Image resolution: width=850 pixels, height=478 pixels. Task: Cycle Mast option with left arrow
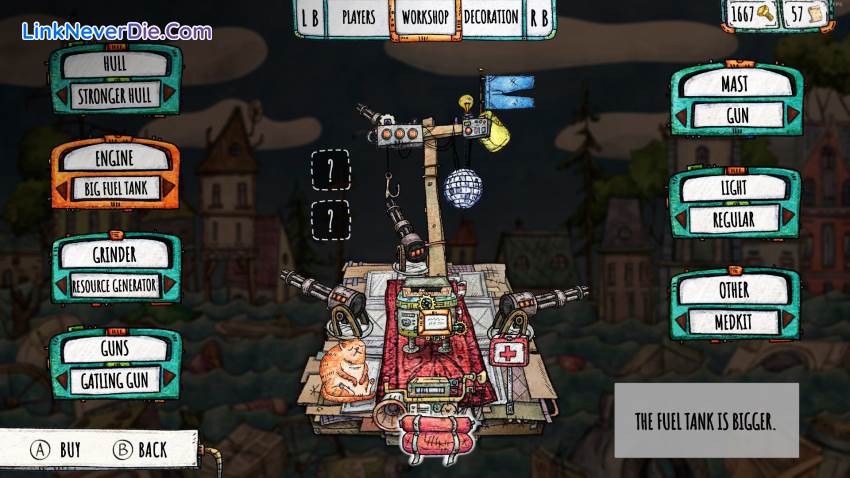[x=679, y=114]
